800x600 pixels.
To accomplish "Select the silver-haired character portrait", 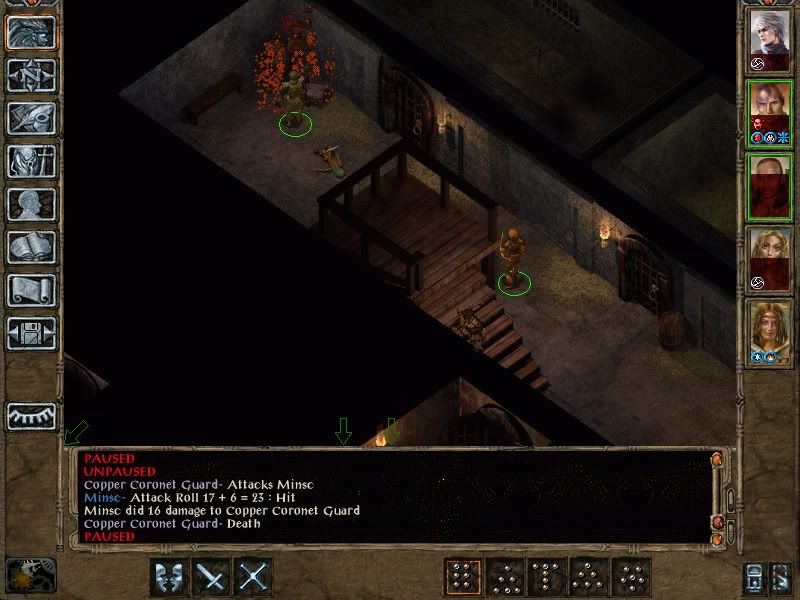I will coord(770,38).
